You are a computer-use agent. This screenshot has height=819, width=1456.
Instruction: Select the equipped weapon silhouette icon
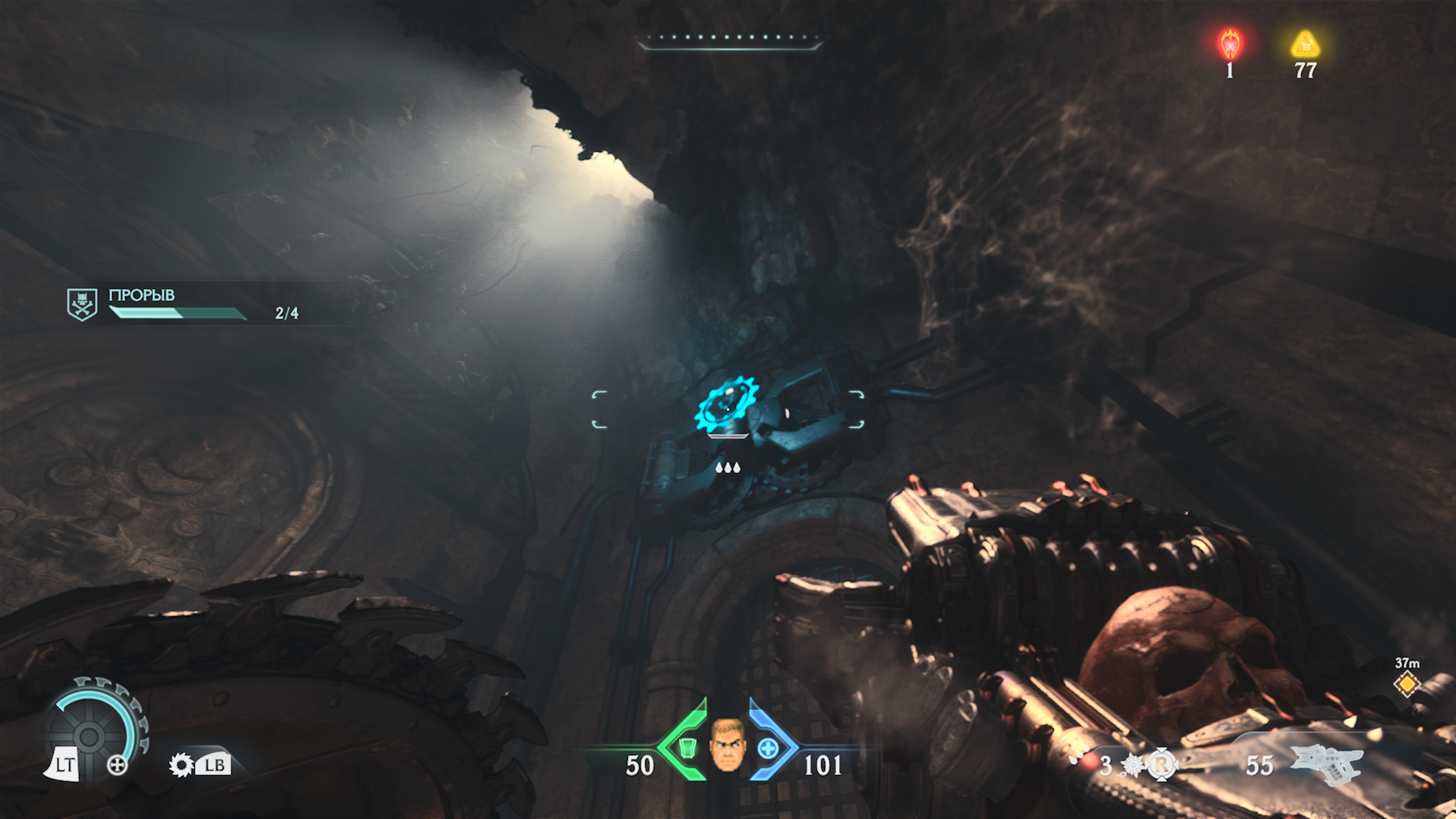(1328, 765)
